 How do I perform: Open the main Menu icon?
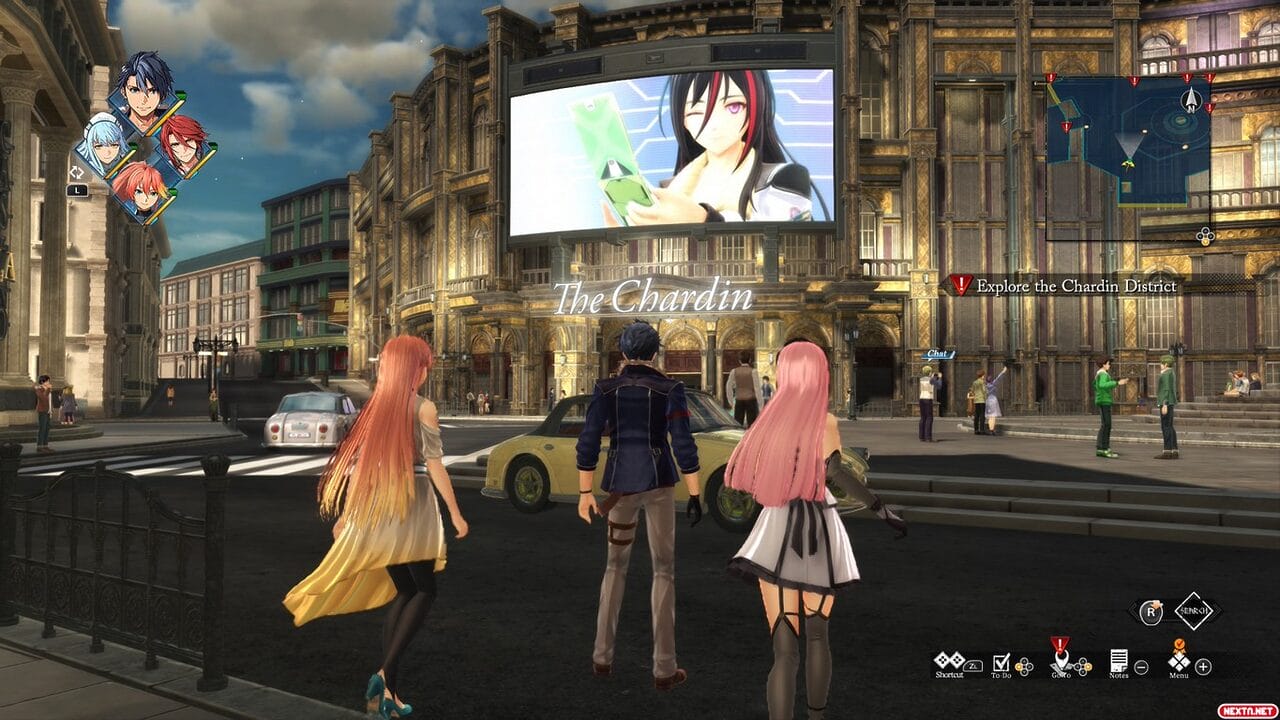point(1179,661)
